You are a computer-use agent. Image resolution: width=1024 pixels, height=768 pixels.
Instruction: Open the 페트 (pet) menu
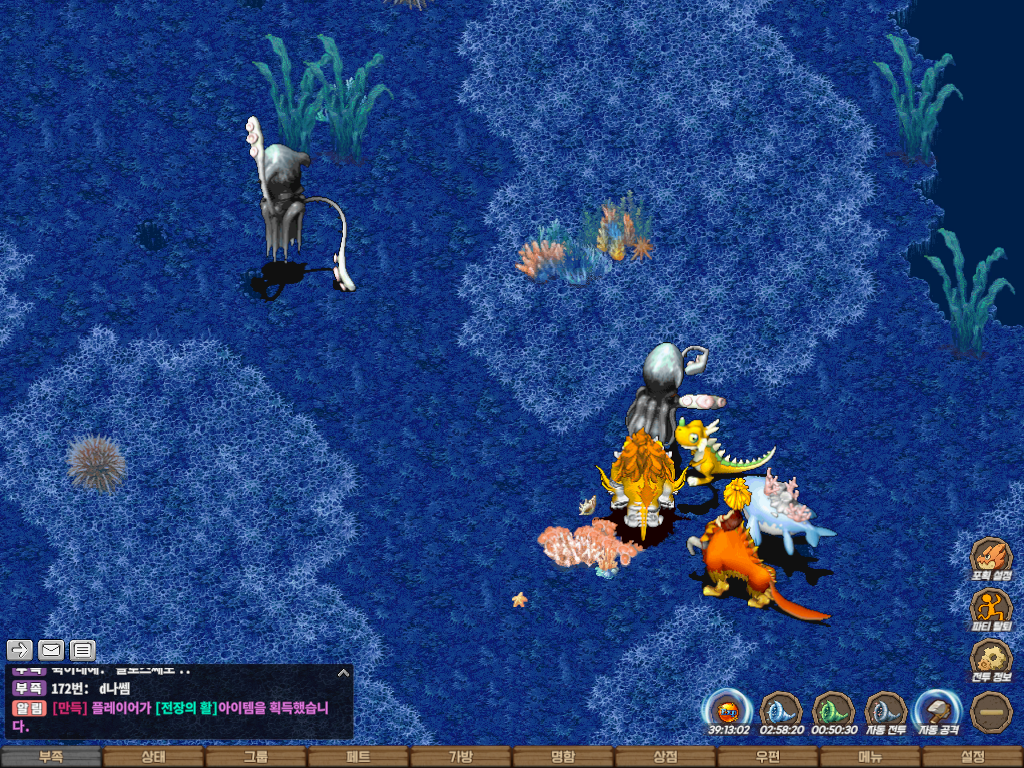(x=358, y=757)
